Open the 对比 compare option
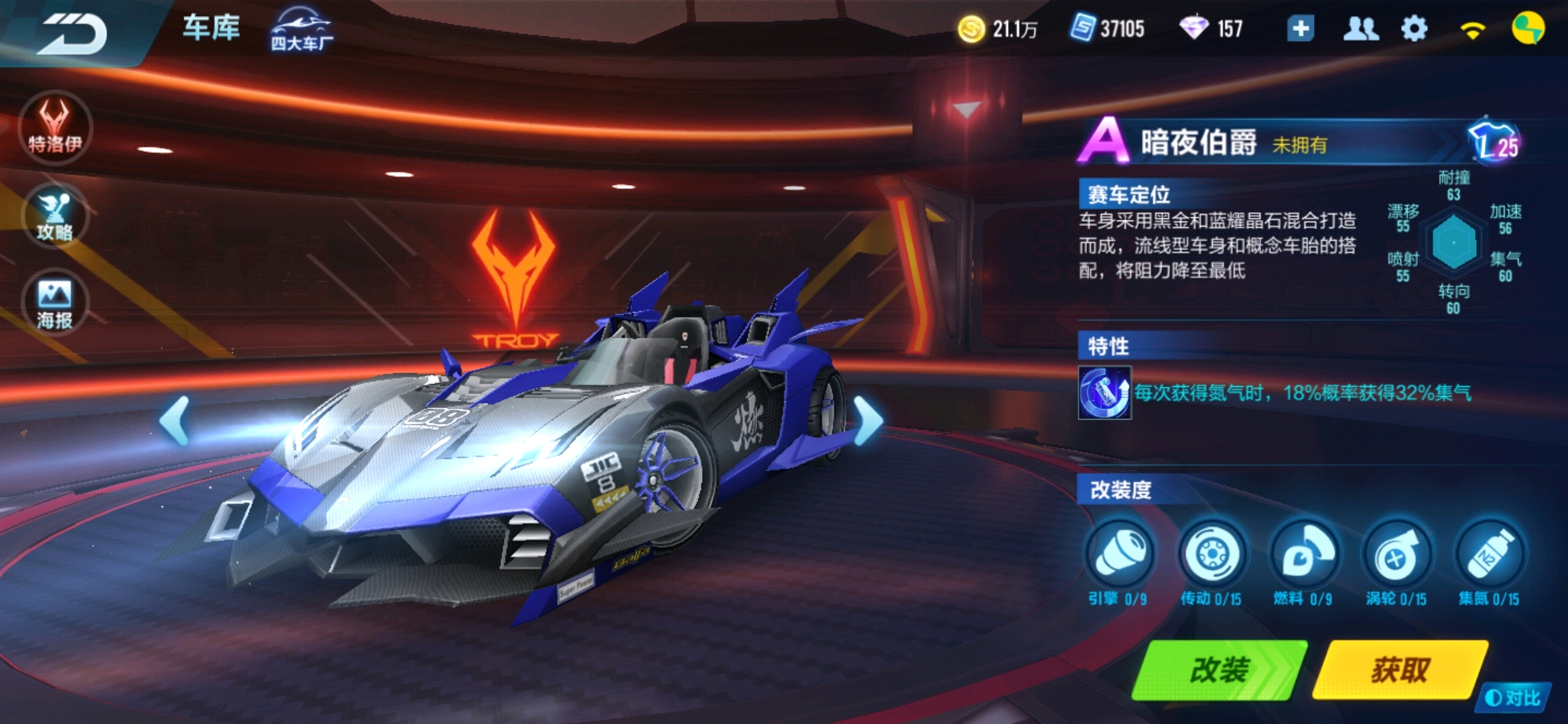This screenshot has width=1568, height=724. [1513, 698]
